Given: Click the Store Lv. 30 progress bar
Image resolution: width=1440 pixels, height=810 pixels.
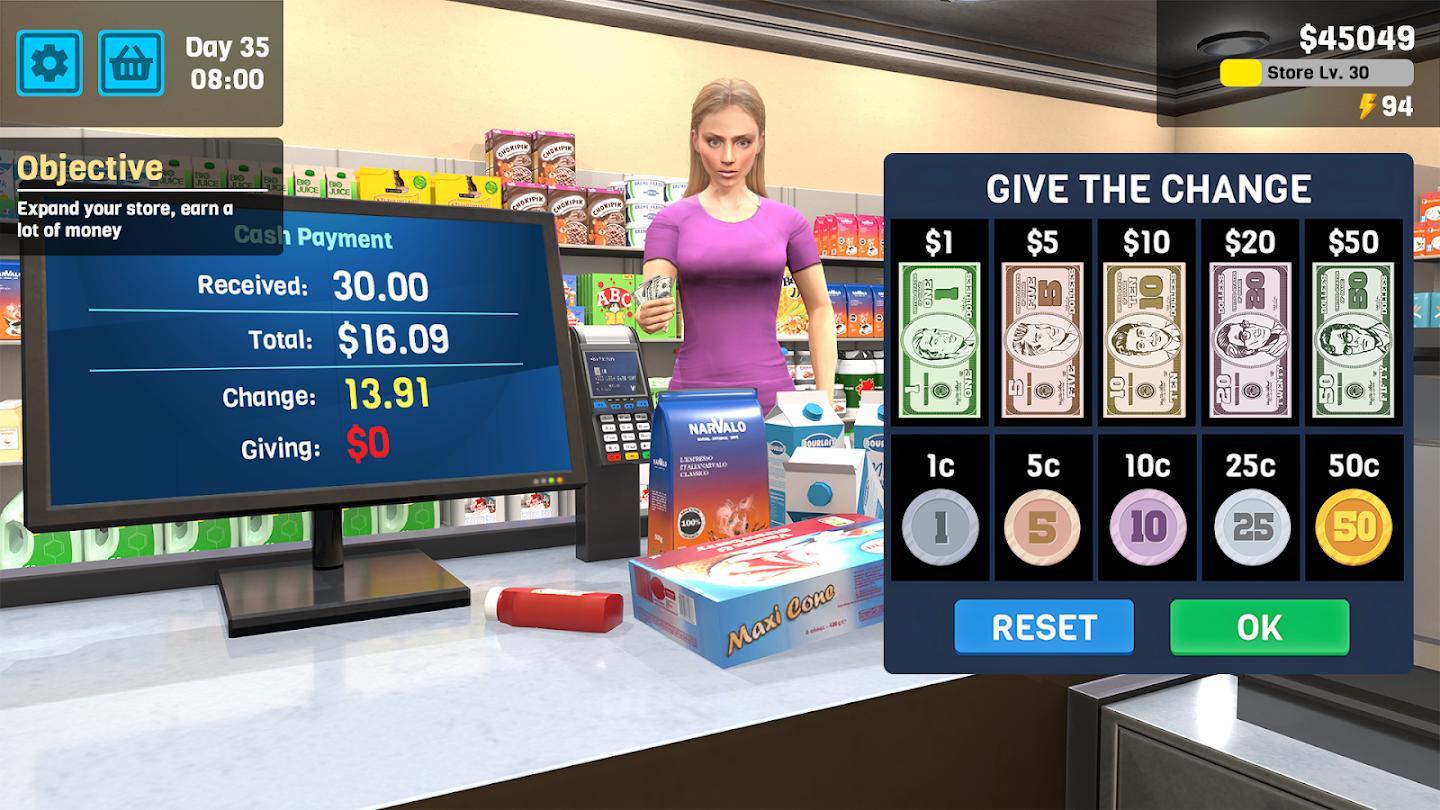Looking at the screenshot, I should coord(1316,71).
